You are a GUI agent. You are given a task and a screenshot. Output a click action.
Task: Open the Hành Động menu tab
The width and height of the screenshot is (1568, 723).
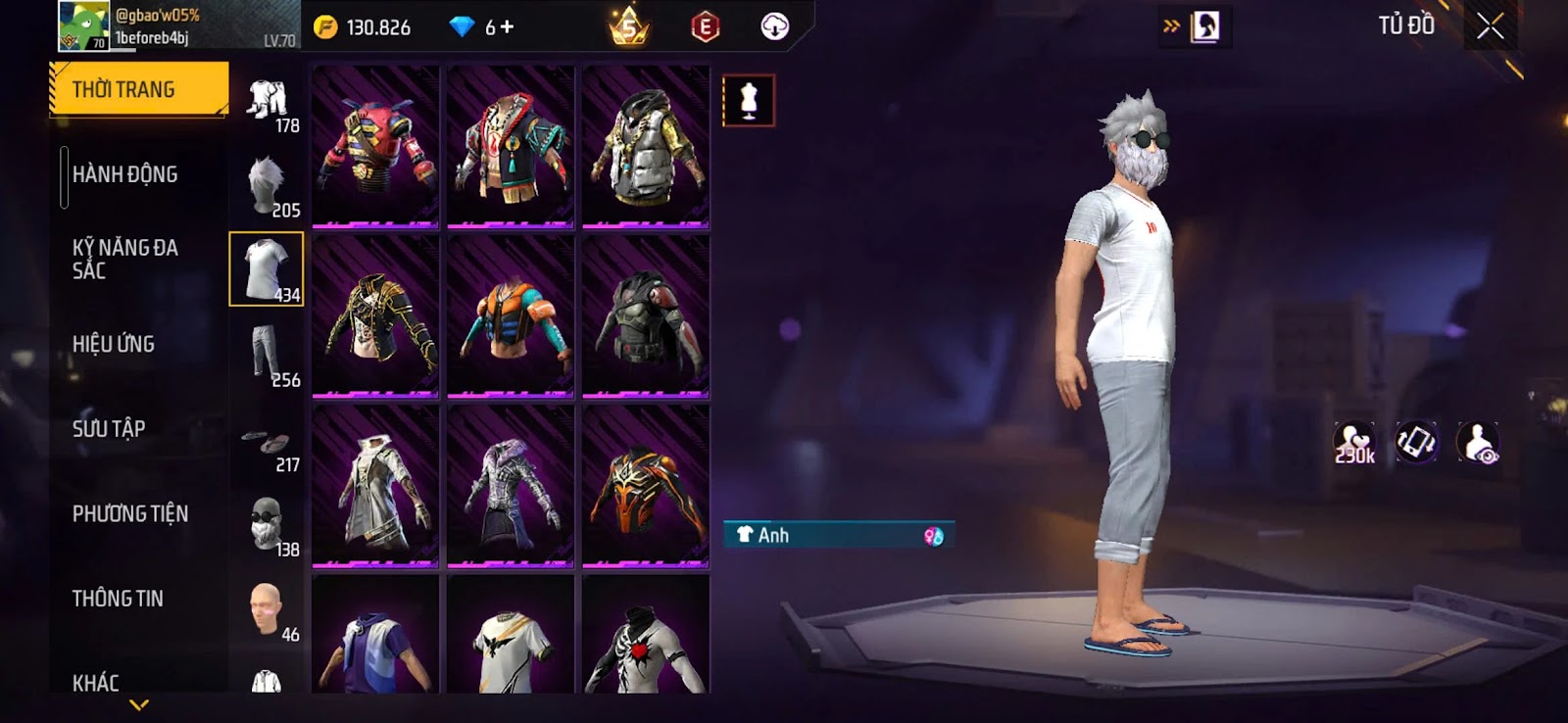point(124,174)
